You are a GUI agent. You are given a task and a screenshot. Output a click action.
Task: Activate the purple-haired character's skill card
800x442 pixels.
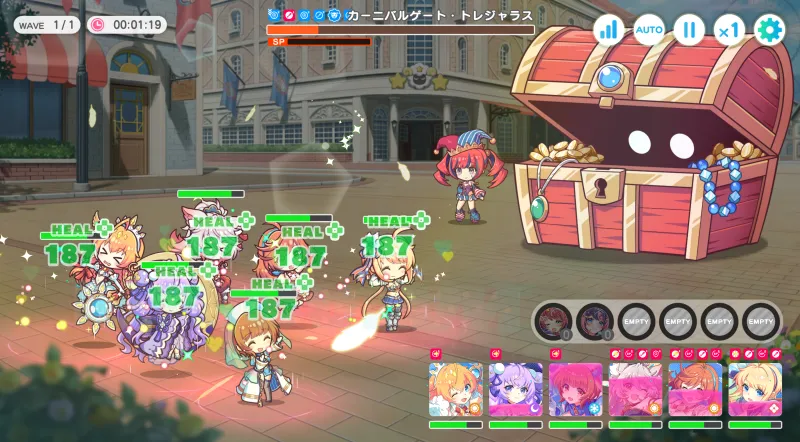[516, 389]
